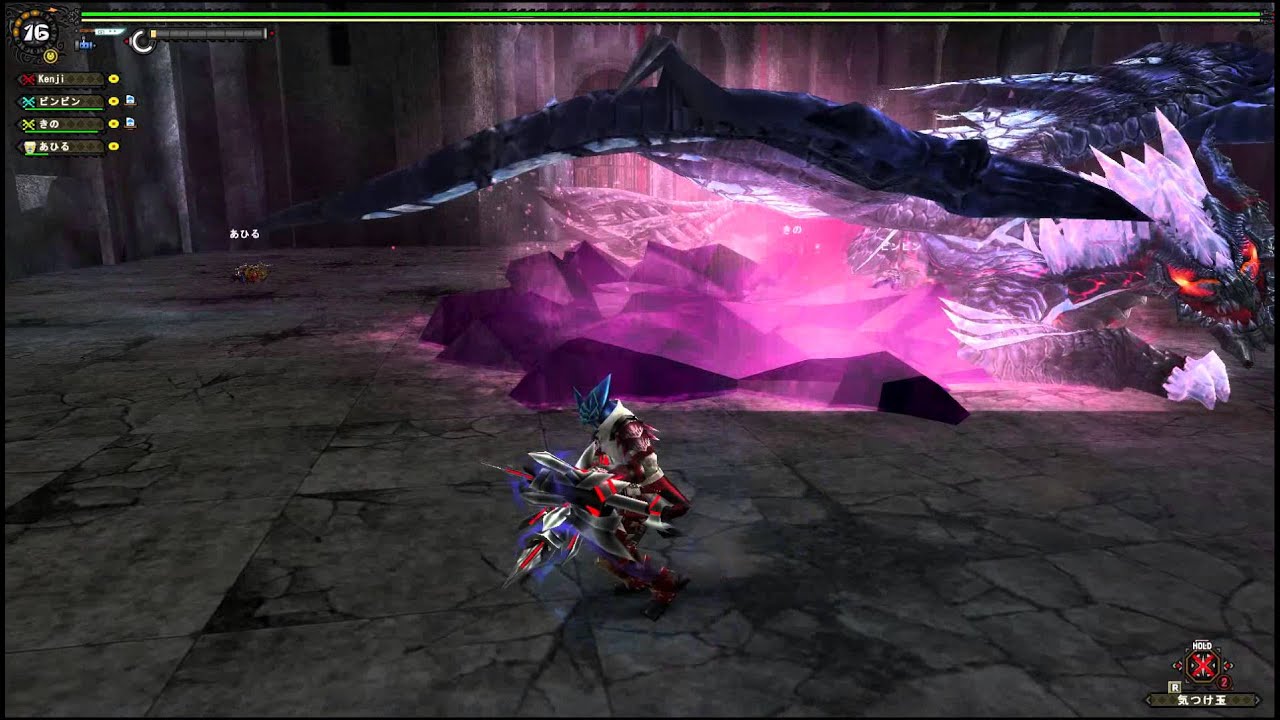This screenshot has height=720, width=1280.
Task: Click the item quantity badge showing 2
Action: (1223, 682)
